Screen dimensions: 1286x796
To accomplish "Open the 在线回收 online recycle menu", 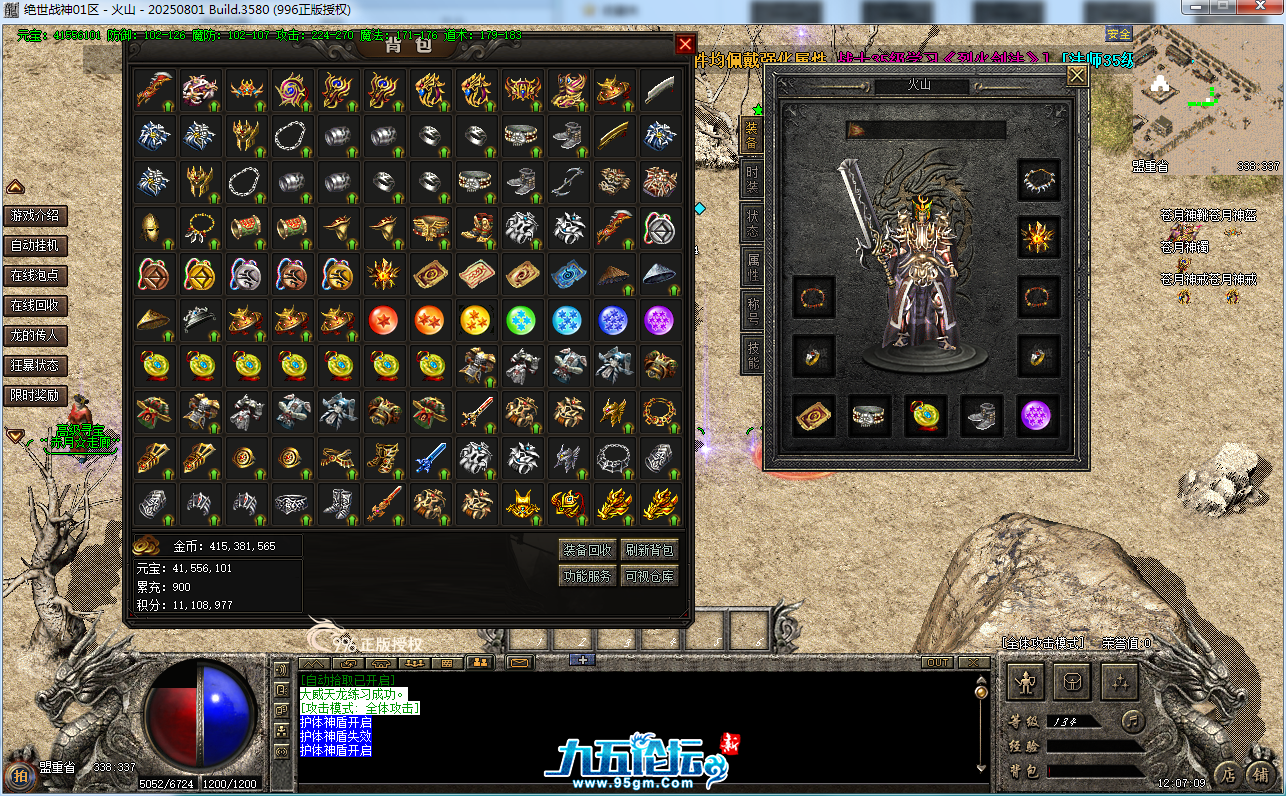I will (x=35, y=306).
